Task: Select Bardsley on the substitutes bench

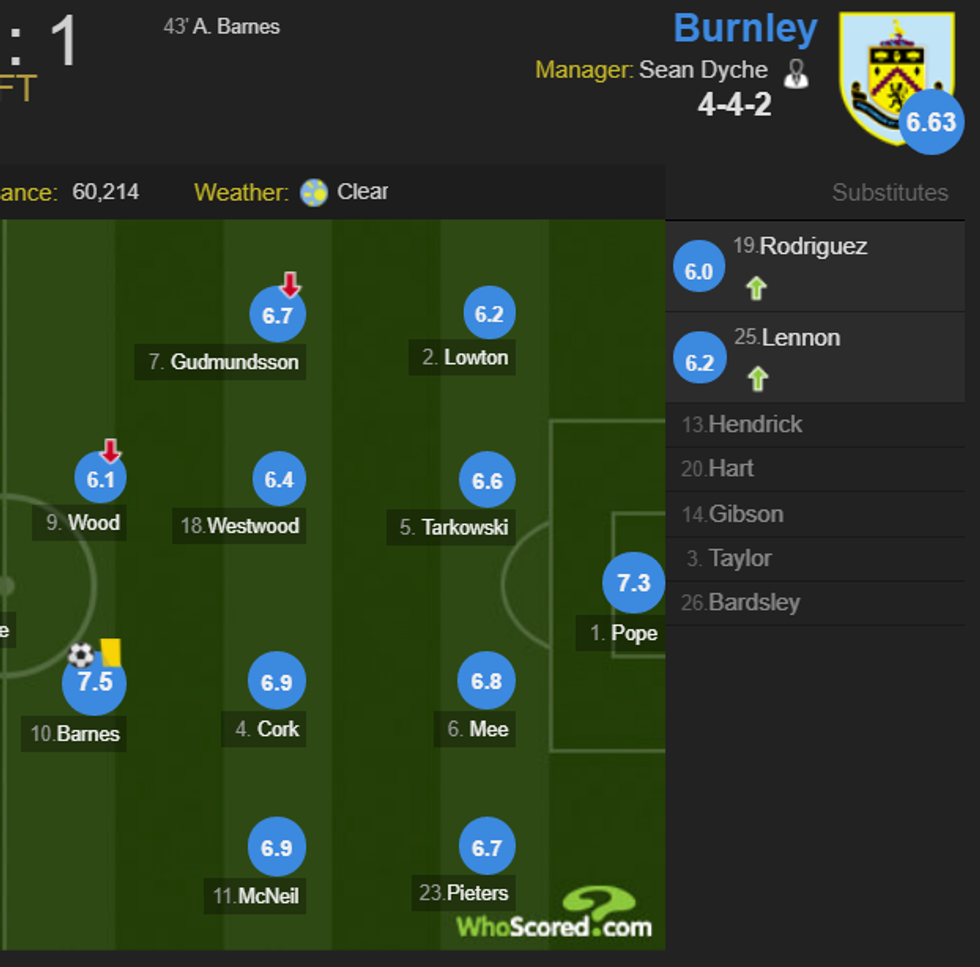Action: [x=754, y=602]
